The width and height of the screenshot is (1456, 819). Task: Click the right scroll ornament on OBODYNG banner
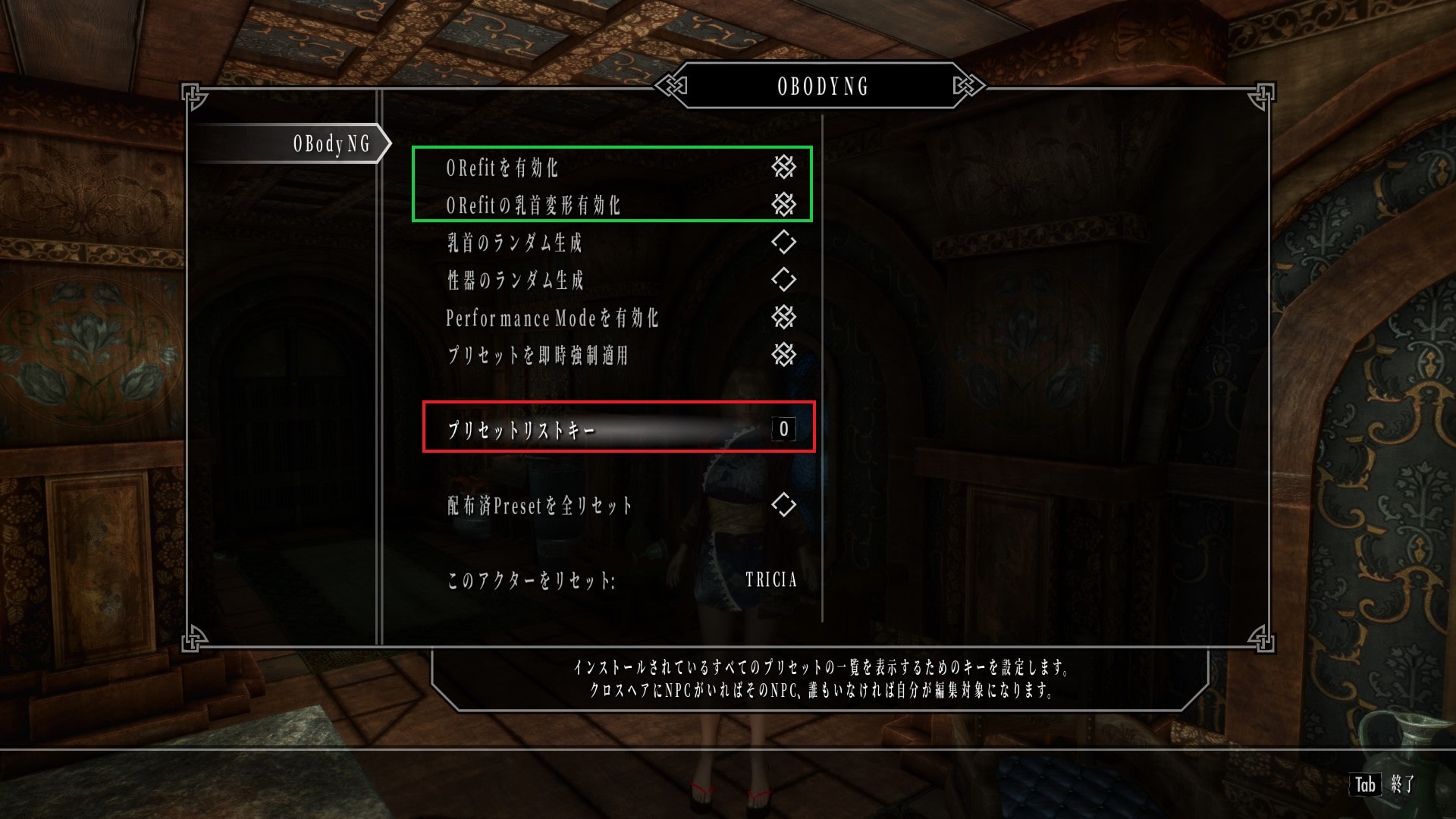click(x=968, y=86)
